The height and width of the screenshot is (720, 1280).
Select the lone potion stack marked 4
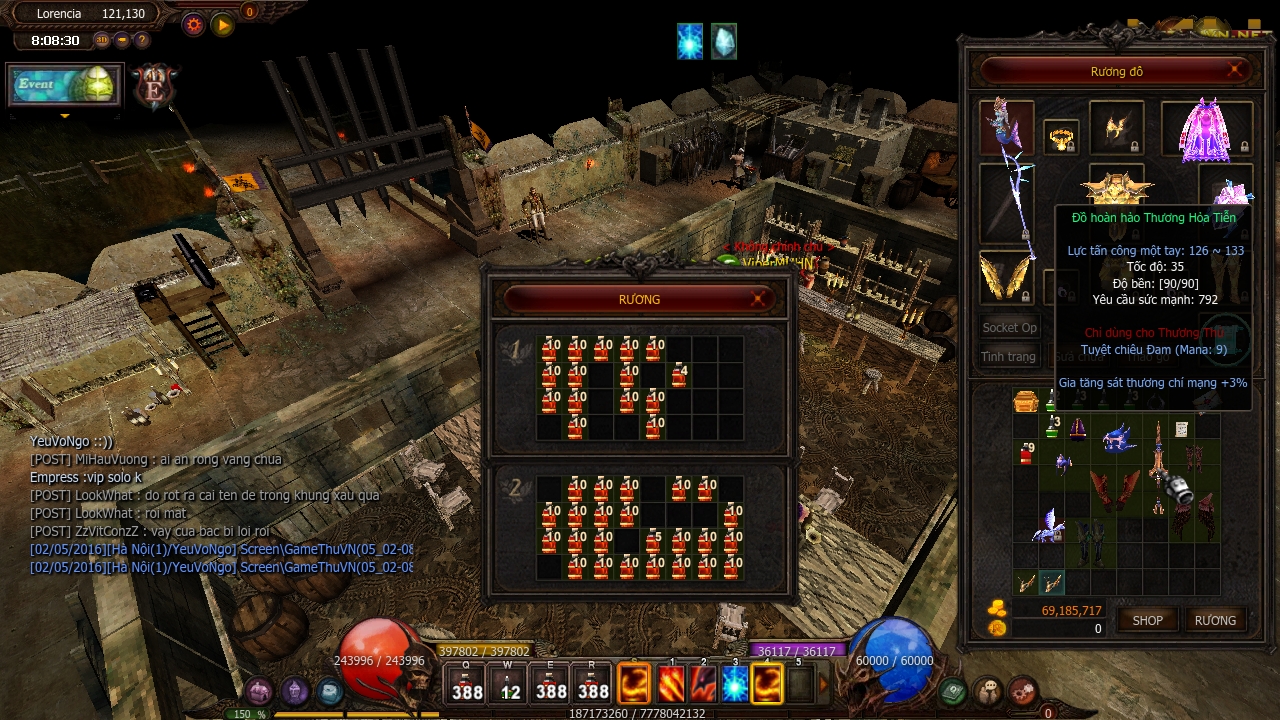[679, 376]
